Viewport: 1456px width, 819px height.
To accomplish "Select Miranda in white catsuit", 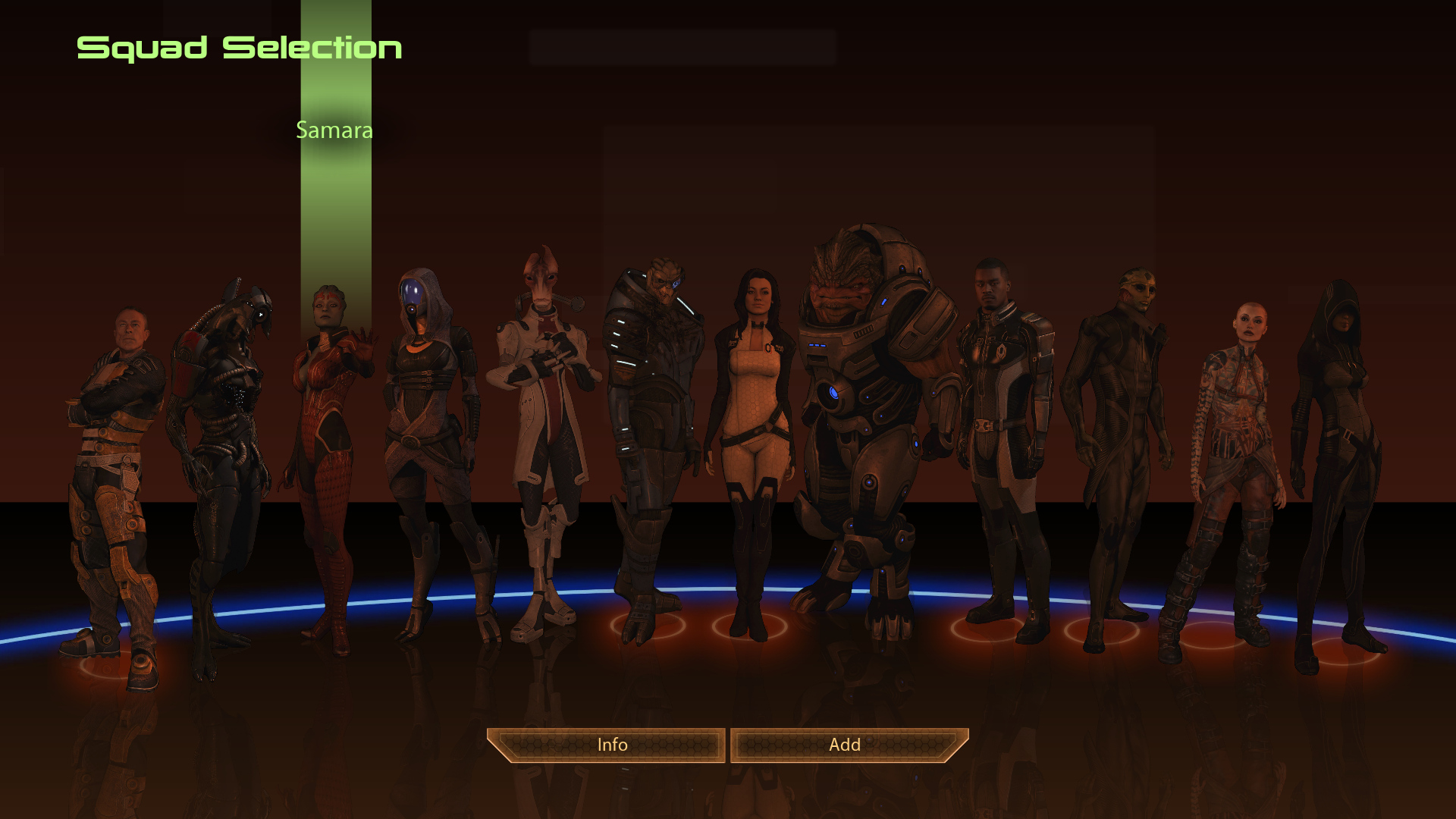I will 753,425.
